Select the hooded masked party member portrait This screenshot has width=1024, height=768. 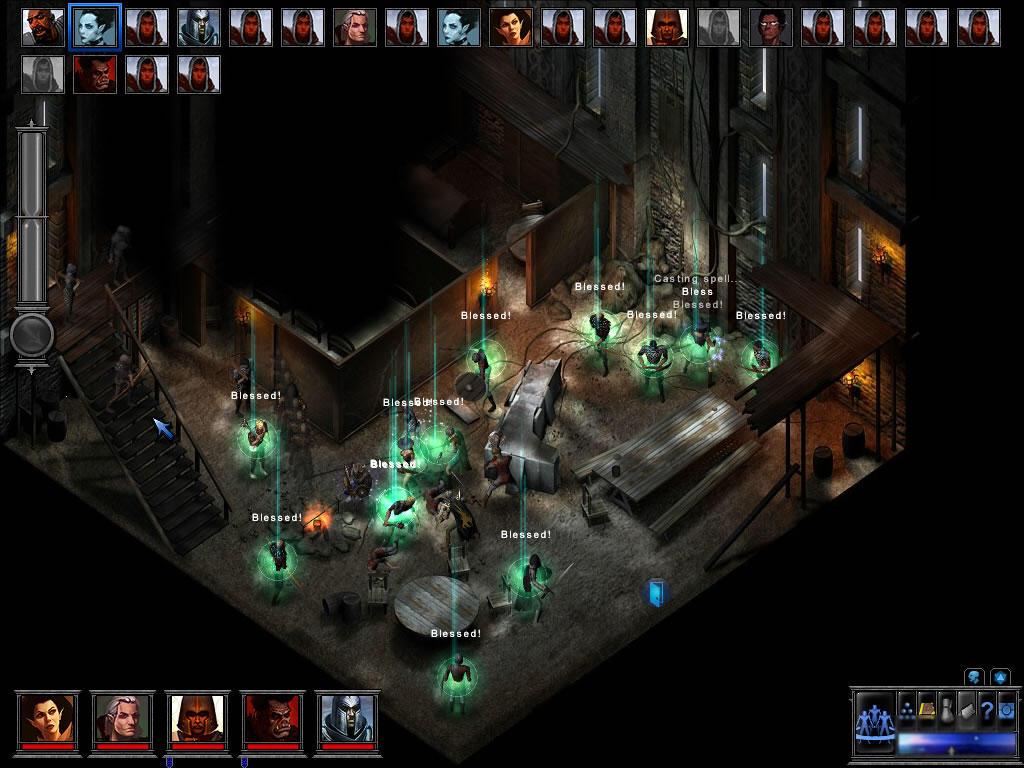click(x=198, y=717)
